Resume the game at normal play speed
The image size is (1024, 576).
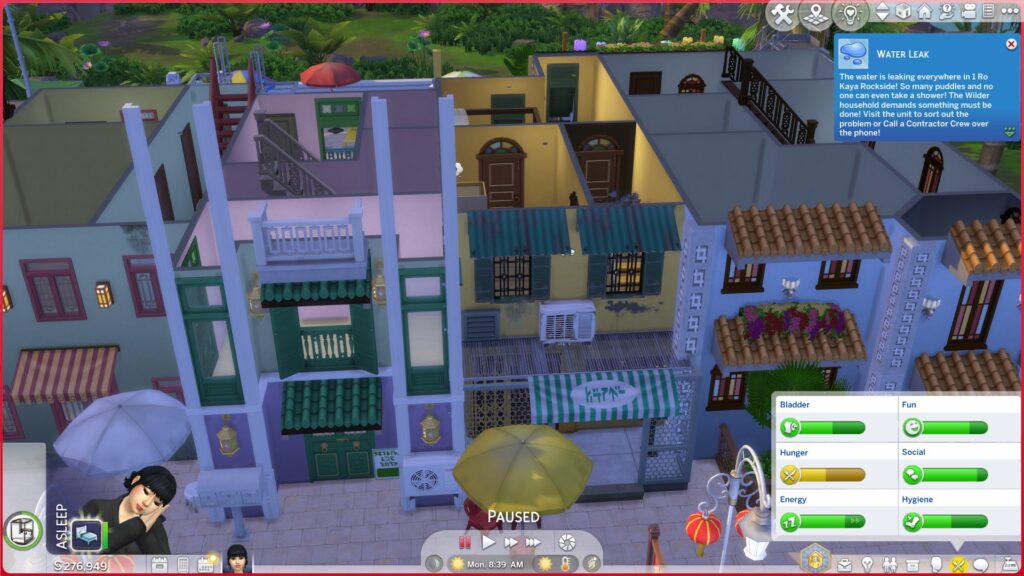(x=488, y=542)
